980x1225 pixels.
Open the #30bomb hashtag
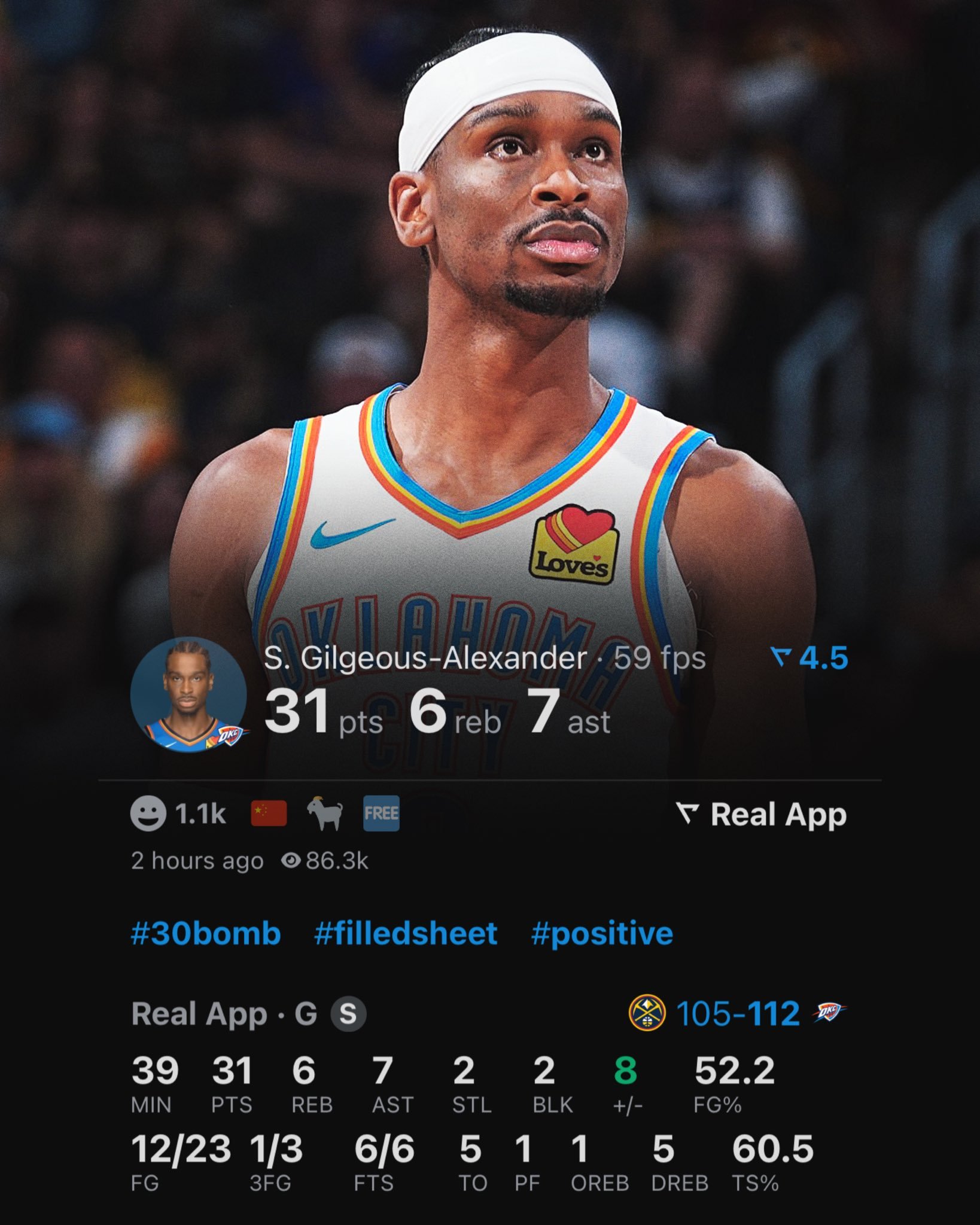click(206, 934)
